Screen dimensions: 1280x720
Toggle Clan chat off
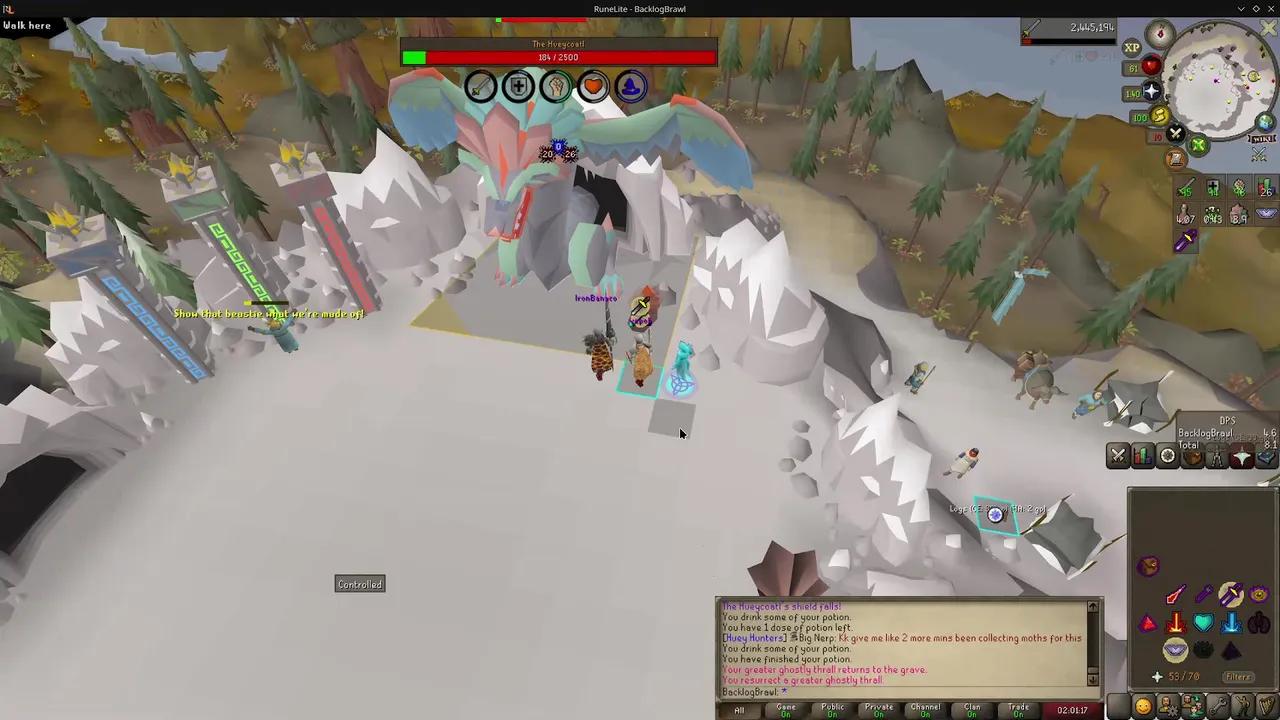point(971,710)
